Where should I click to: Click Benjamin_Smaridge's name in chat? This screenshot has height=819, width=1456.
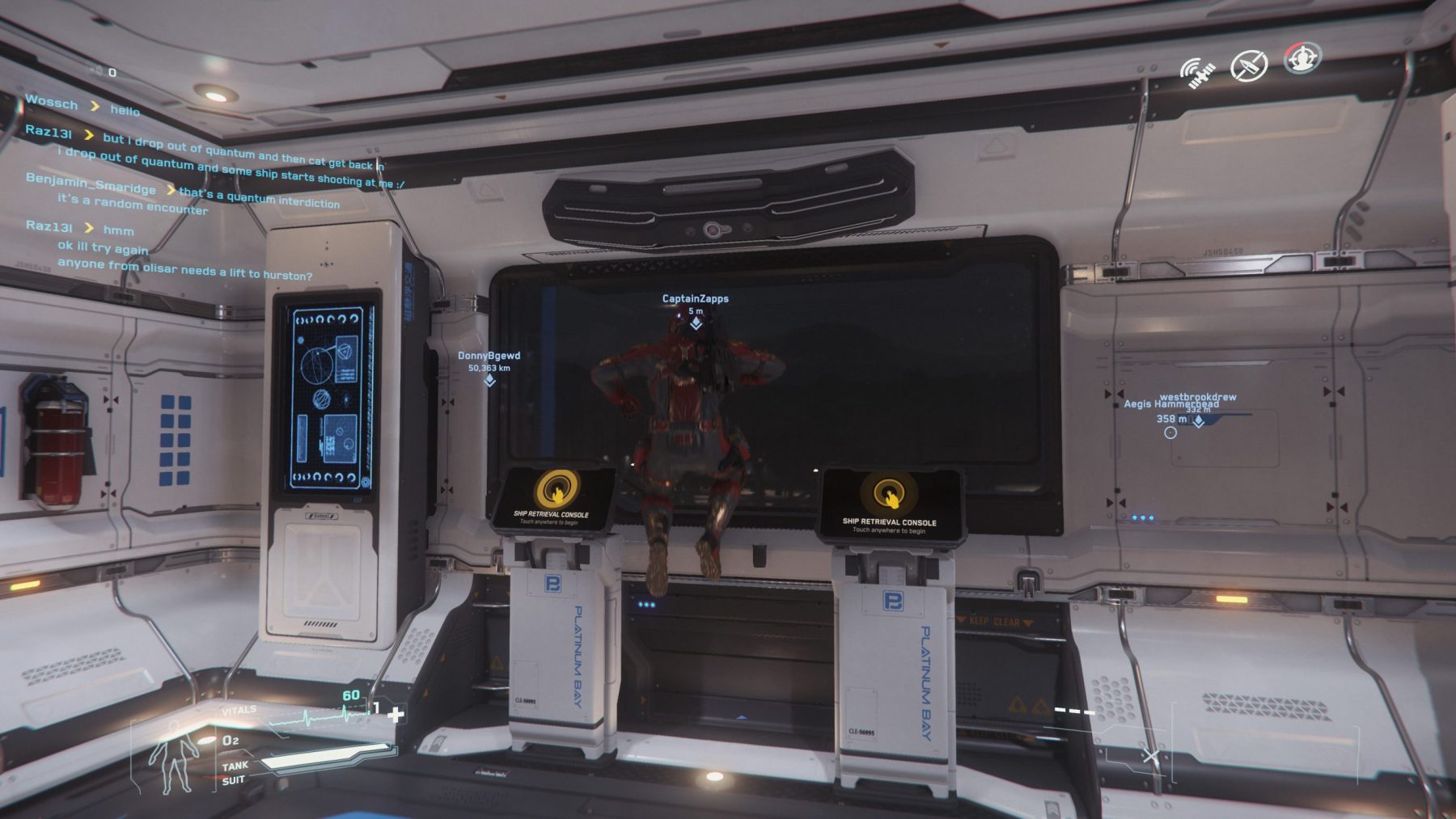91,183
